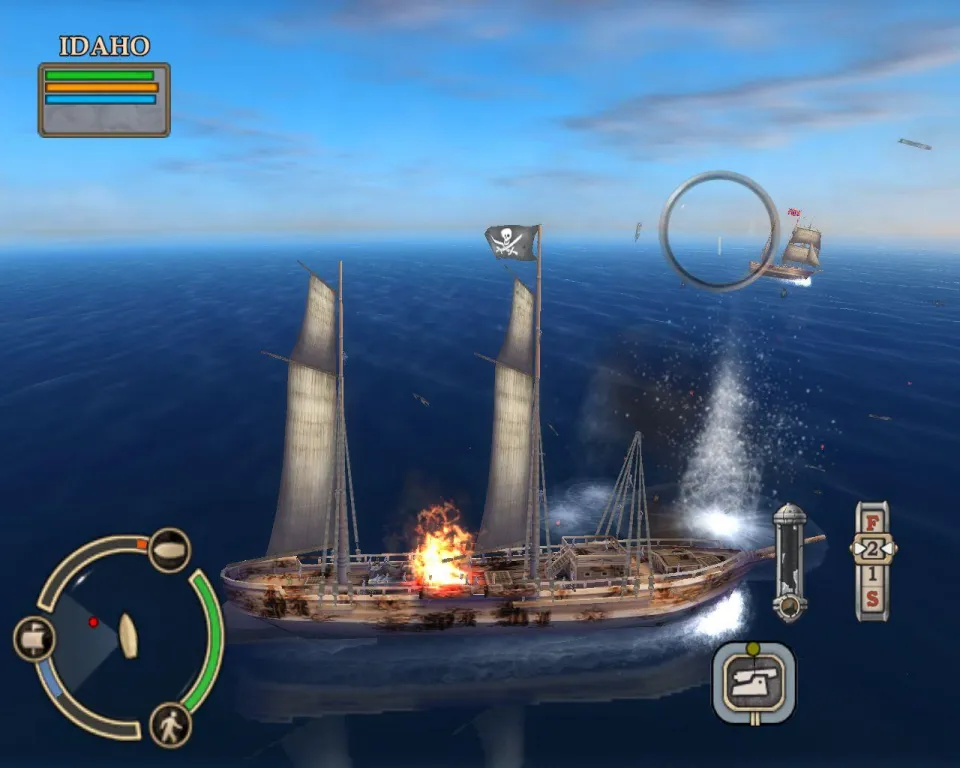
Task: Set sail speed to F on the selector
Action: pos(872,522)
